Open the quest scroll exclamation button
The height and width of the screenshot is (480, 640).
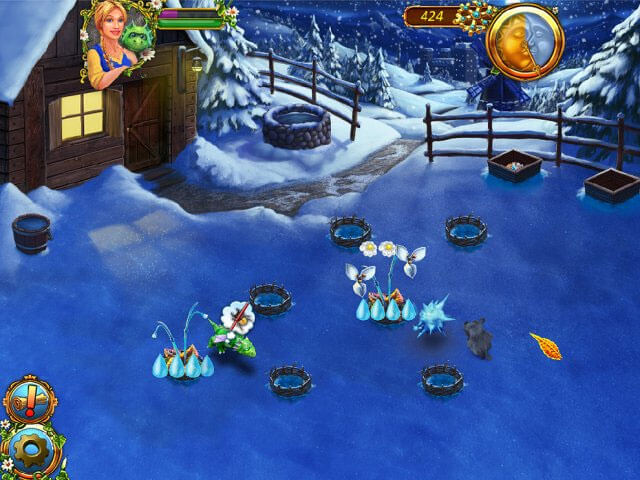[29, 400]
